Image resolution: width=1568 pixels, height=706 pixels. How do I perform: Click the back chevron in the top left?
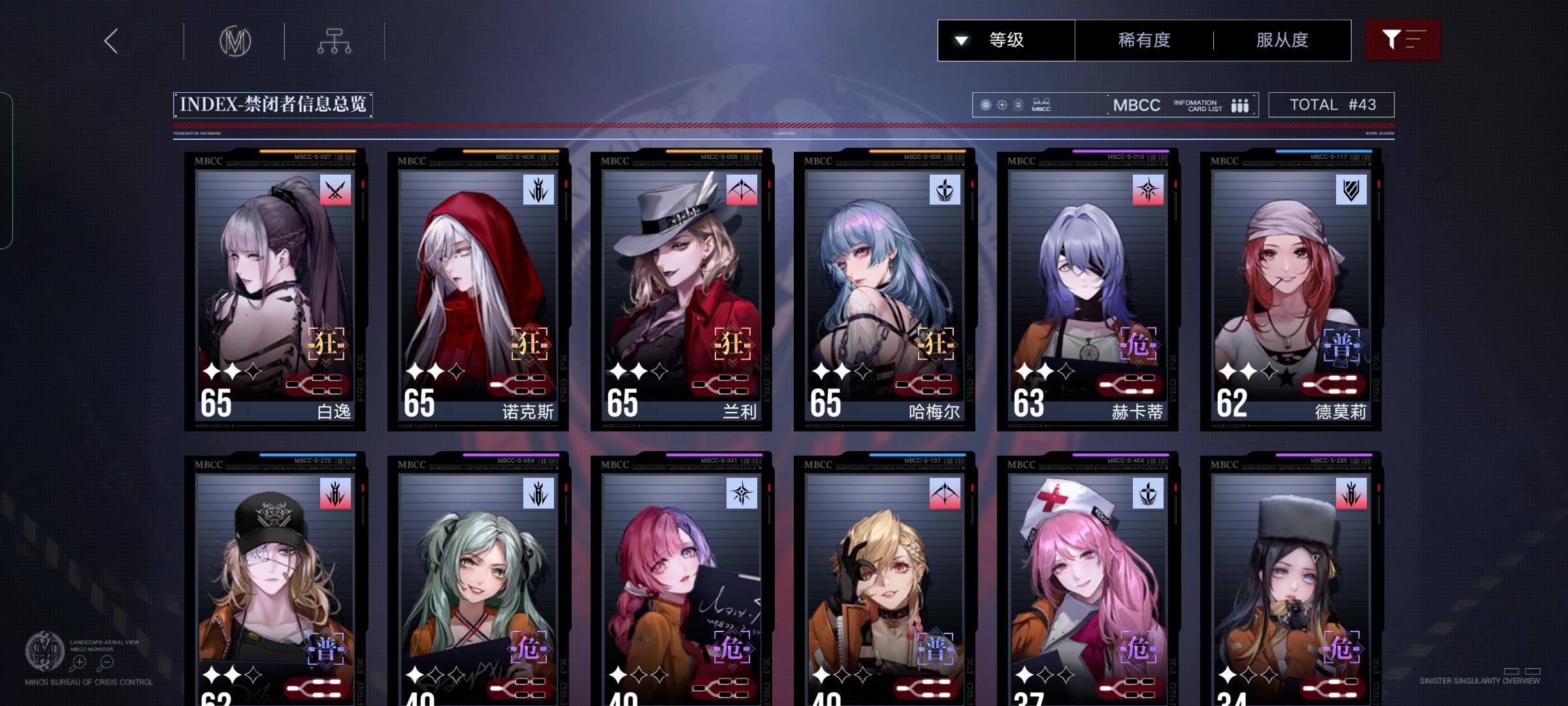(x=110, y=41)
